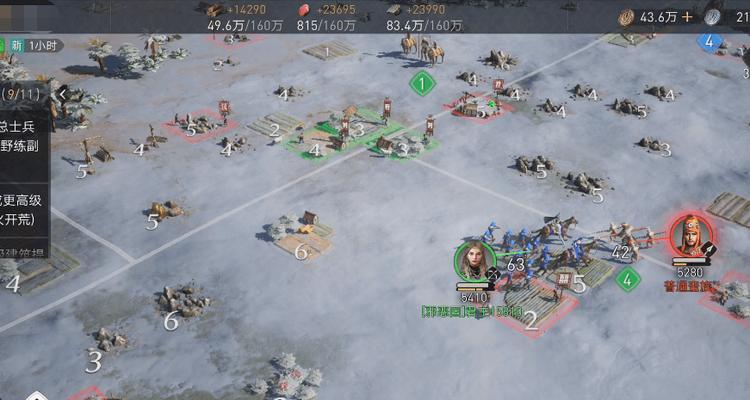Collapse the left quest panel arrow
Image resolution: width=750 pixels, height=400 pixels.
point(62,95)
